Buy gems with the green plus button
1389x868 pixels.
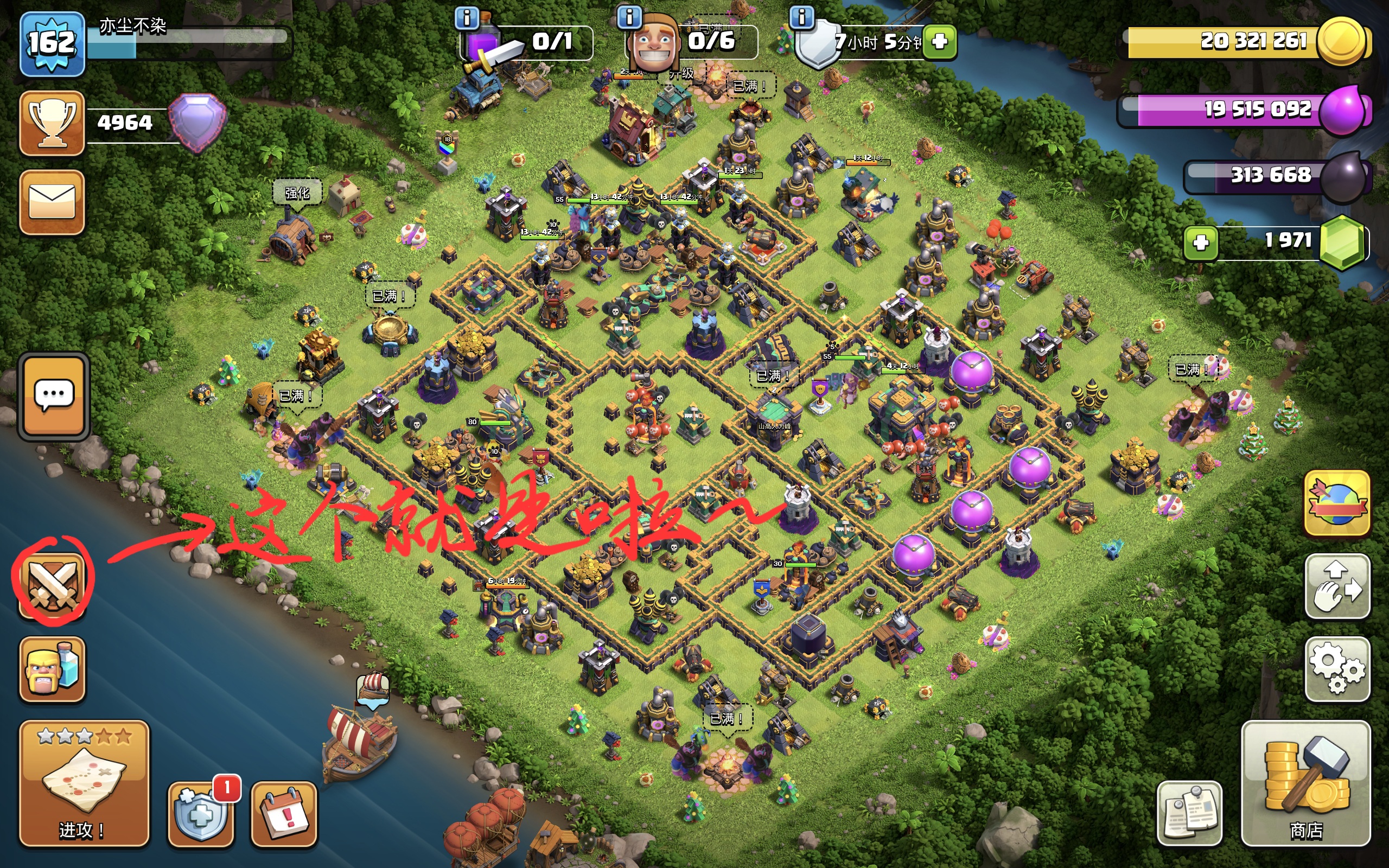pos(1201,243)
